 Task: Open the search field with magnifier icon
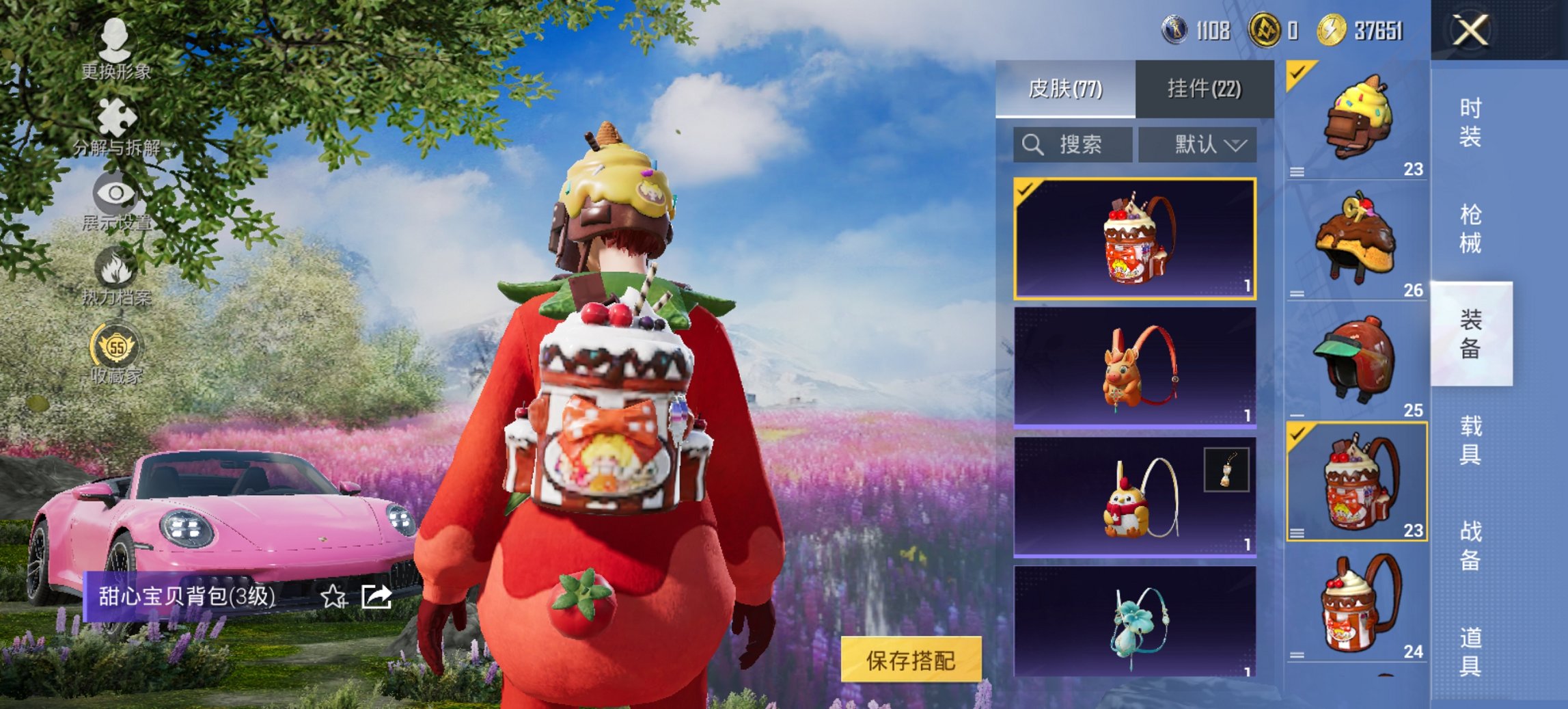1069,145
